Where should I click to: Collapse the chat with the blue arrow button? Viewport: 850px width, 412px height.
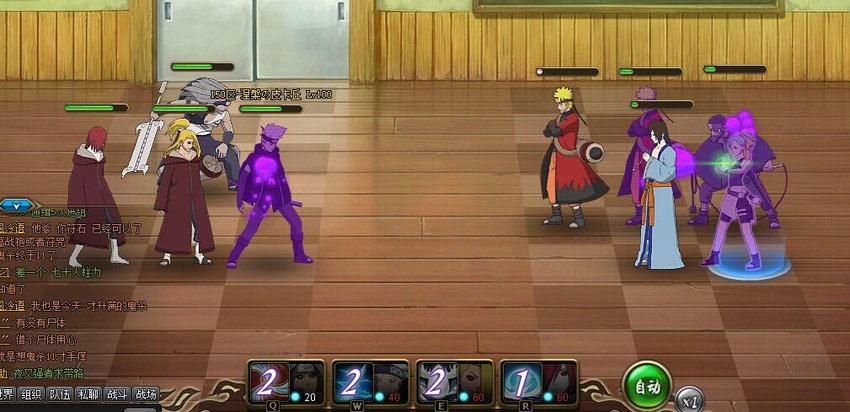tap(14, 205)
